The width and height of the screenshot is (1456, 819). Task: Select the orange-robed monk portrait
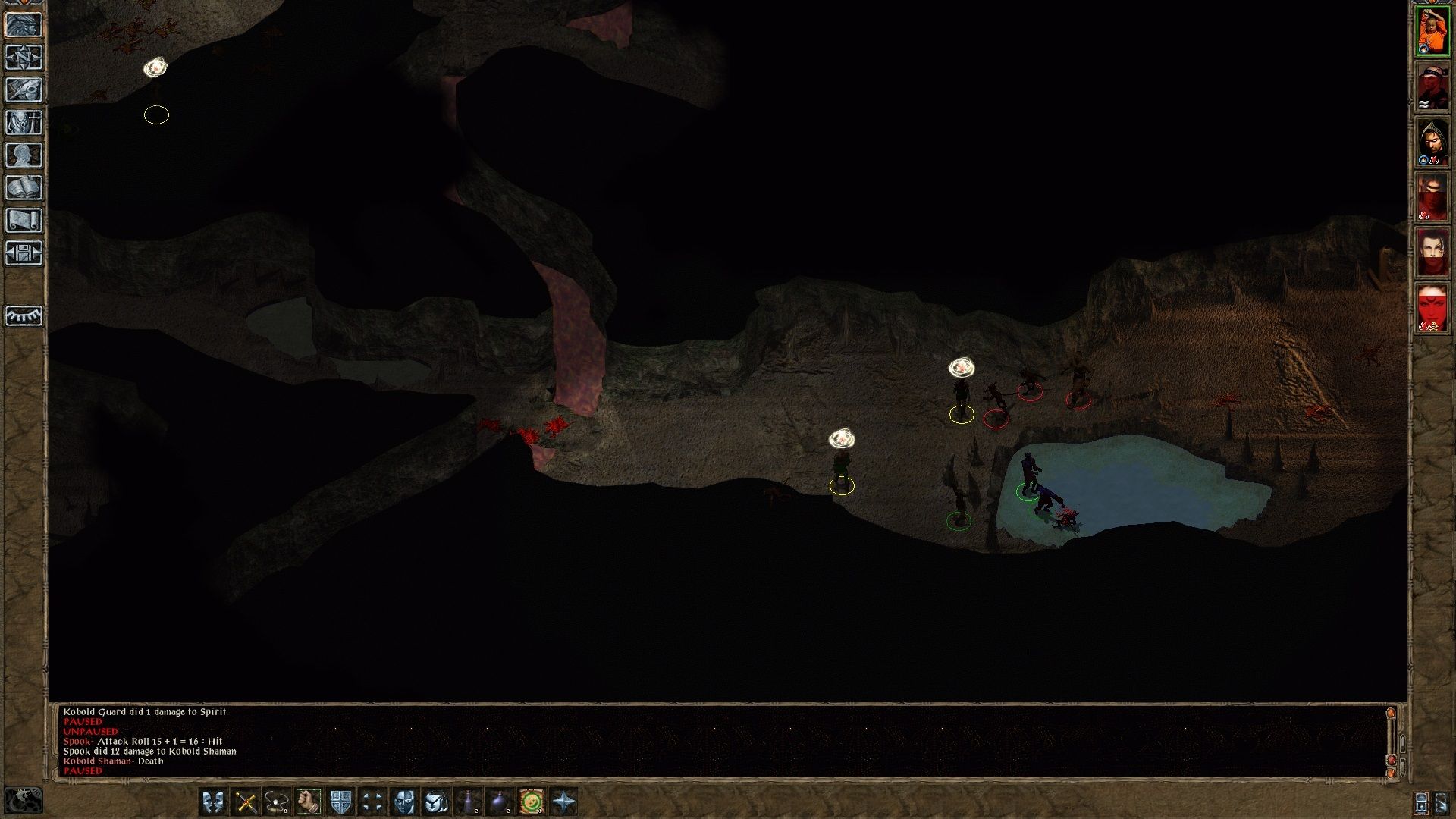pos(1432,31)
